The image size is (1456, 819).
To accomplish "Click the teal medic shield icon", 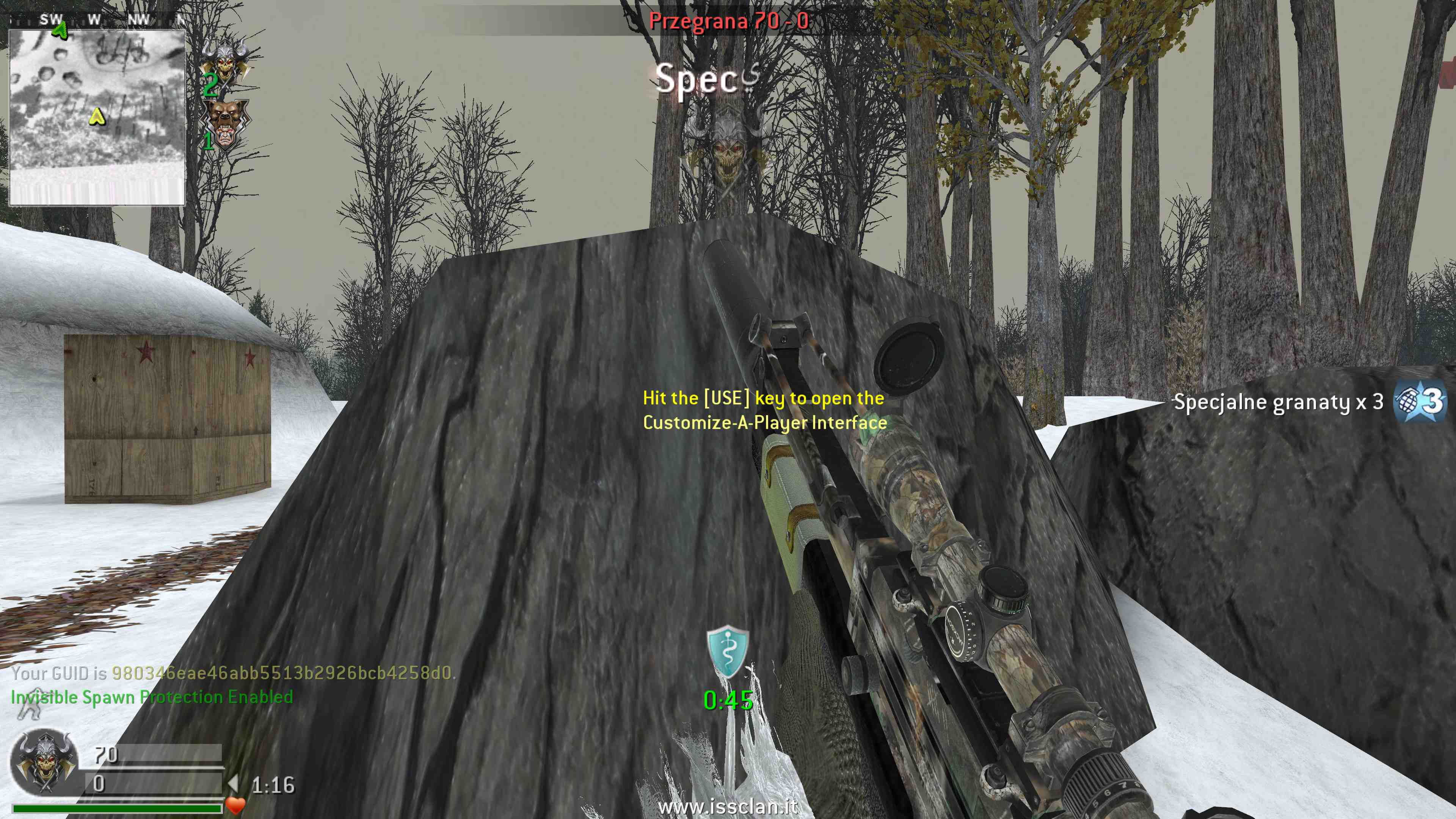I will pyautogui.click(x=728, y=652).
